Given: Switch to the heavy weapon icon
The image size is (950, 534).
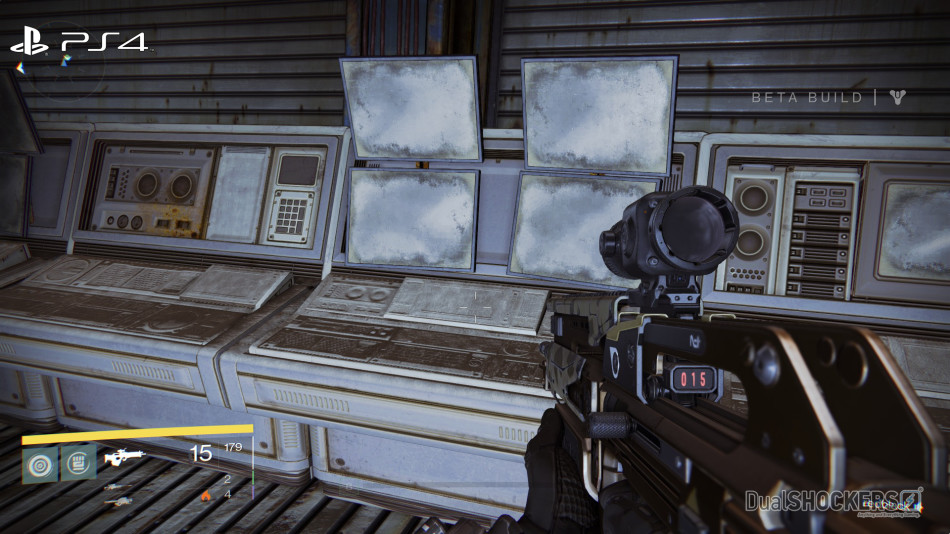Looking at the screenshot, I should point(118,500).
